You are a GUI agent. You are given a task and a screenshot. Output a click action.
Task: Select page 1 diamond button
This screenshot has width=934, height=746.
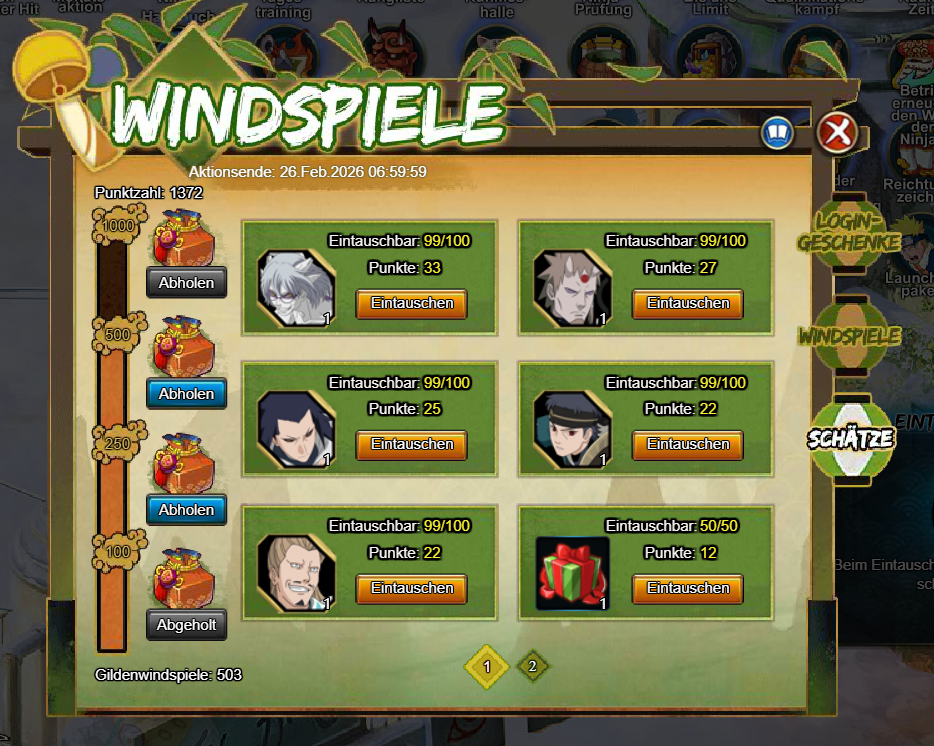tap(487, 666)
